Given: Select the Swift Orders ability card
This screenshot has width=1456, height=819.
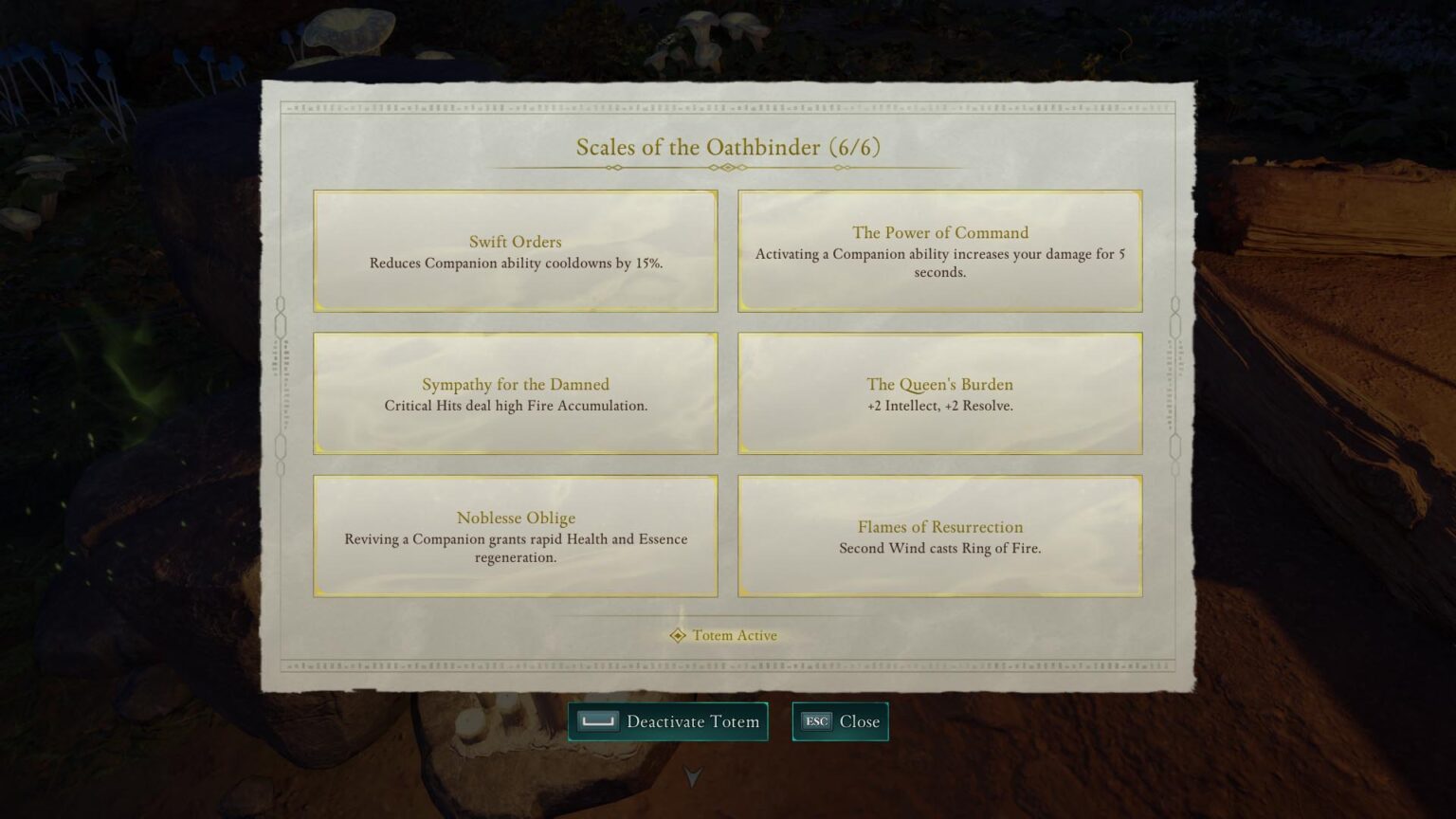Looking at the screenshot, I should [x=516, y=250].
